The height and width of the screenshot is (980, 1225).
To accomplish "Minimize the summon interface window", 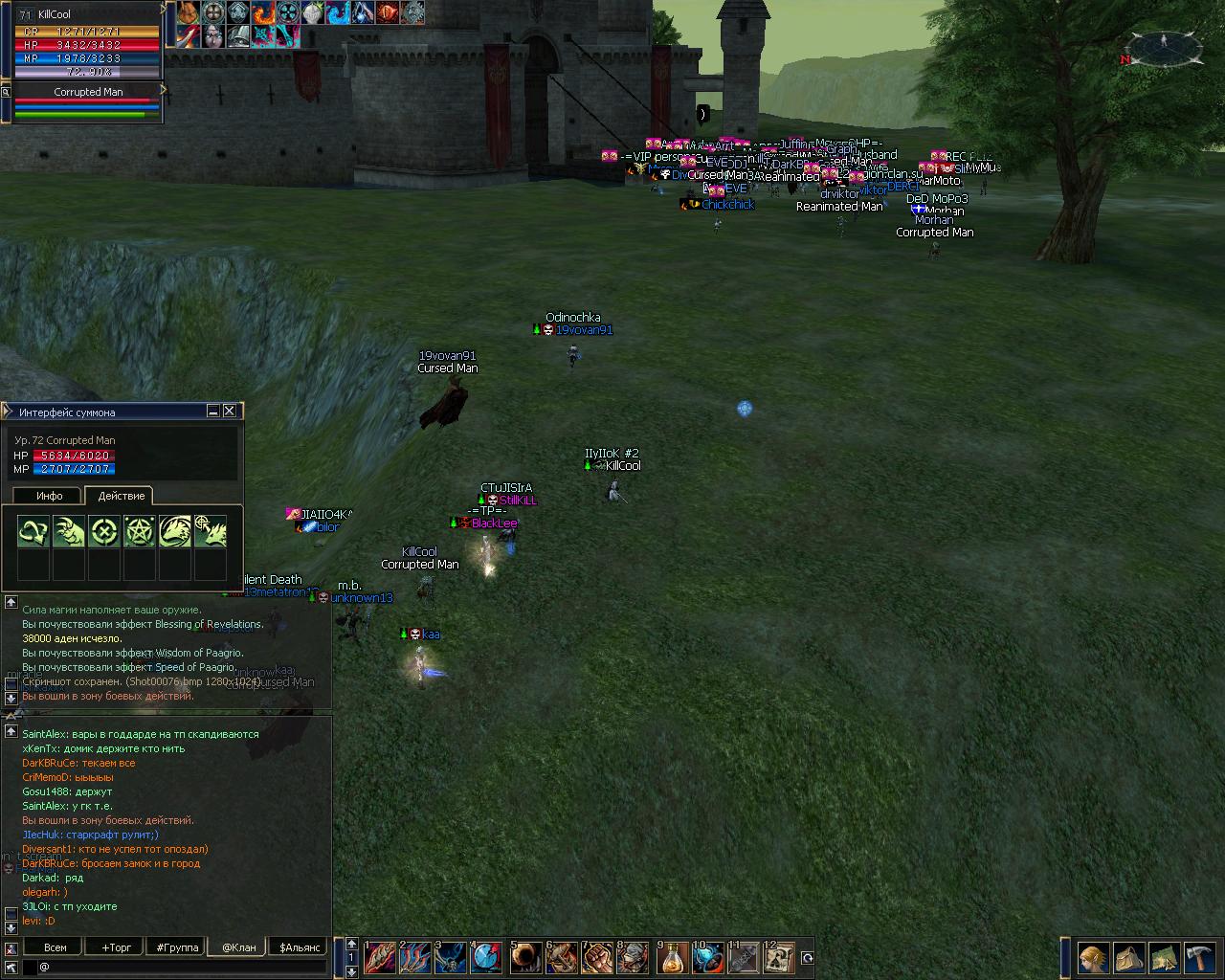I will click(x=213, y=412).
